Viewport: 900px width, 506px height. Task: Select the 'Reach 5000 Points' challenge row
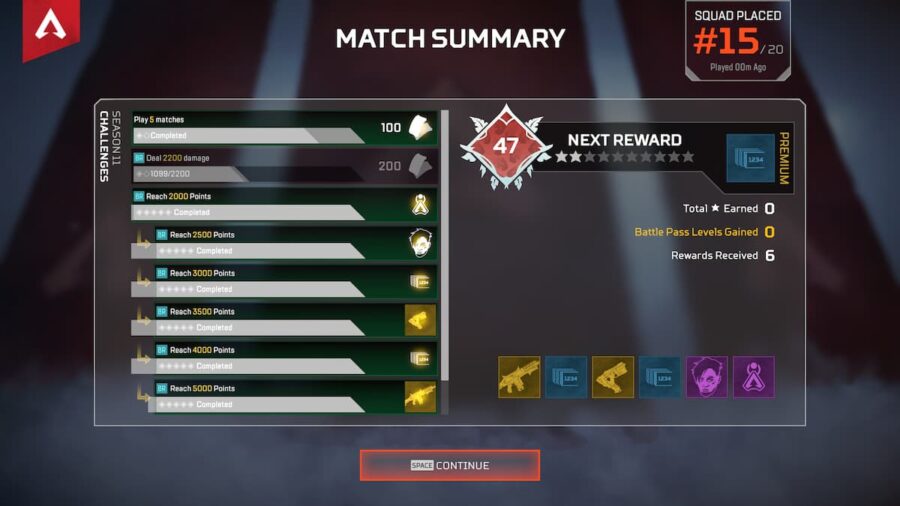295,396
